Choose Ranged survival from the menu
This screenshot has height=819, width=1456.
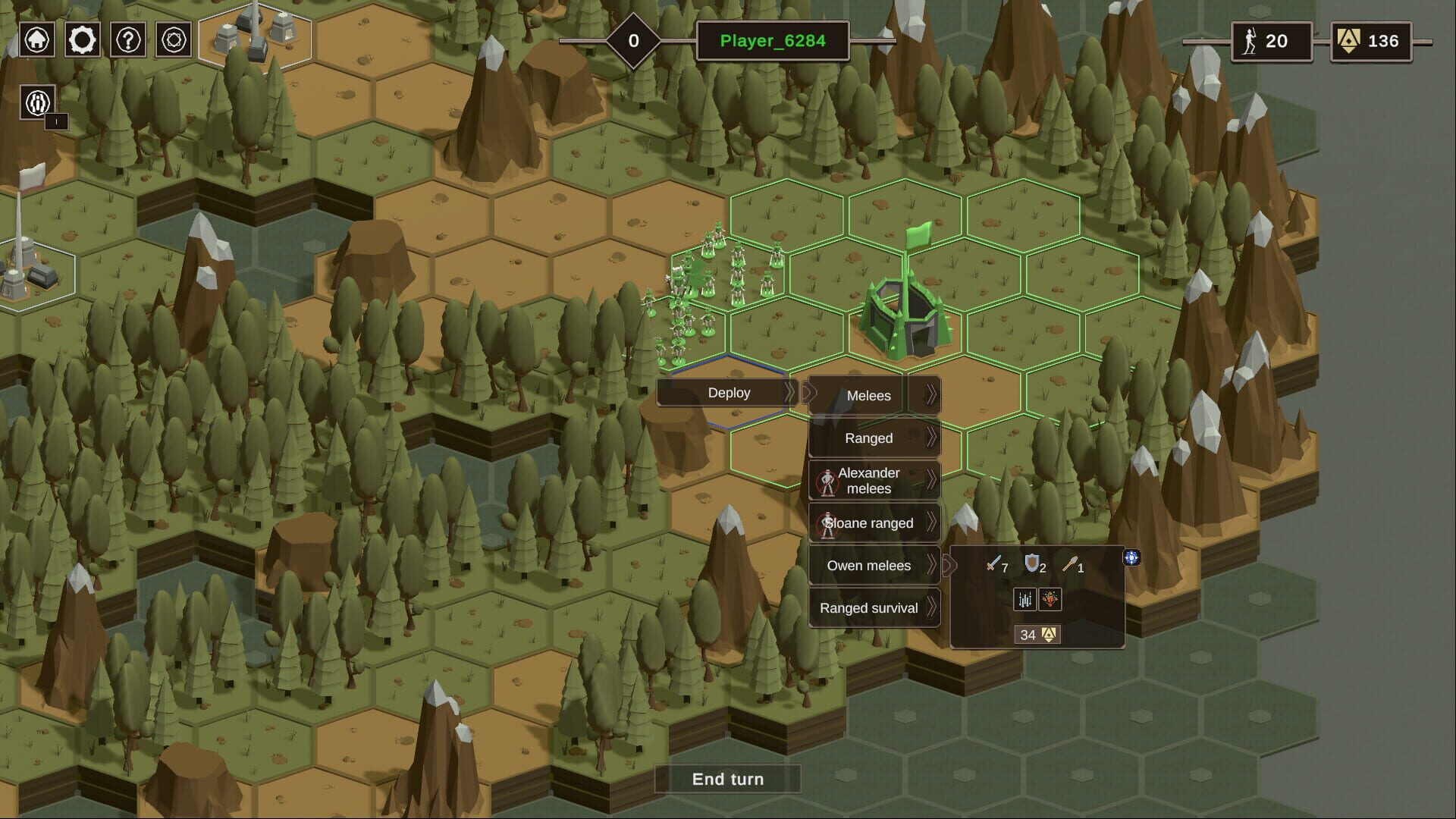pos(868,607)
